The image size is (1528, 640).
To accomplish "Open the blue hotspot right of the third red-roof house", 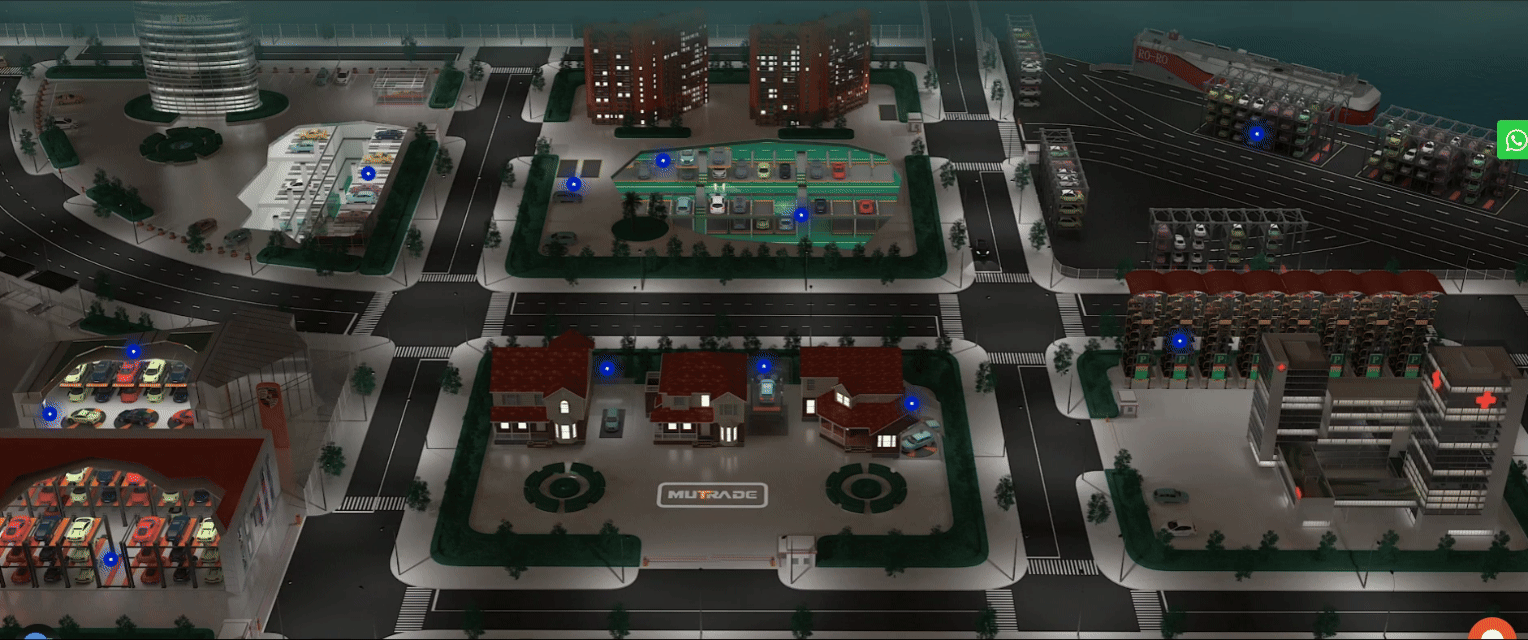I will tap(911, 404).
